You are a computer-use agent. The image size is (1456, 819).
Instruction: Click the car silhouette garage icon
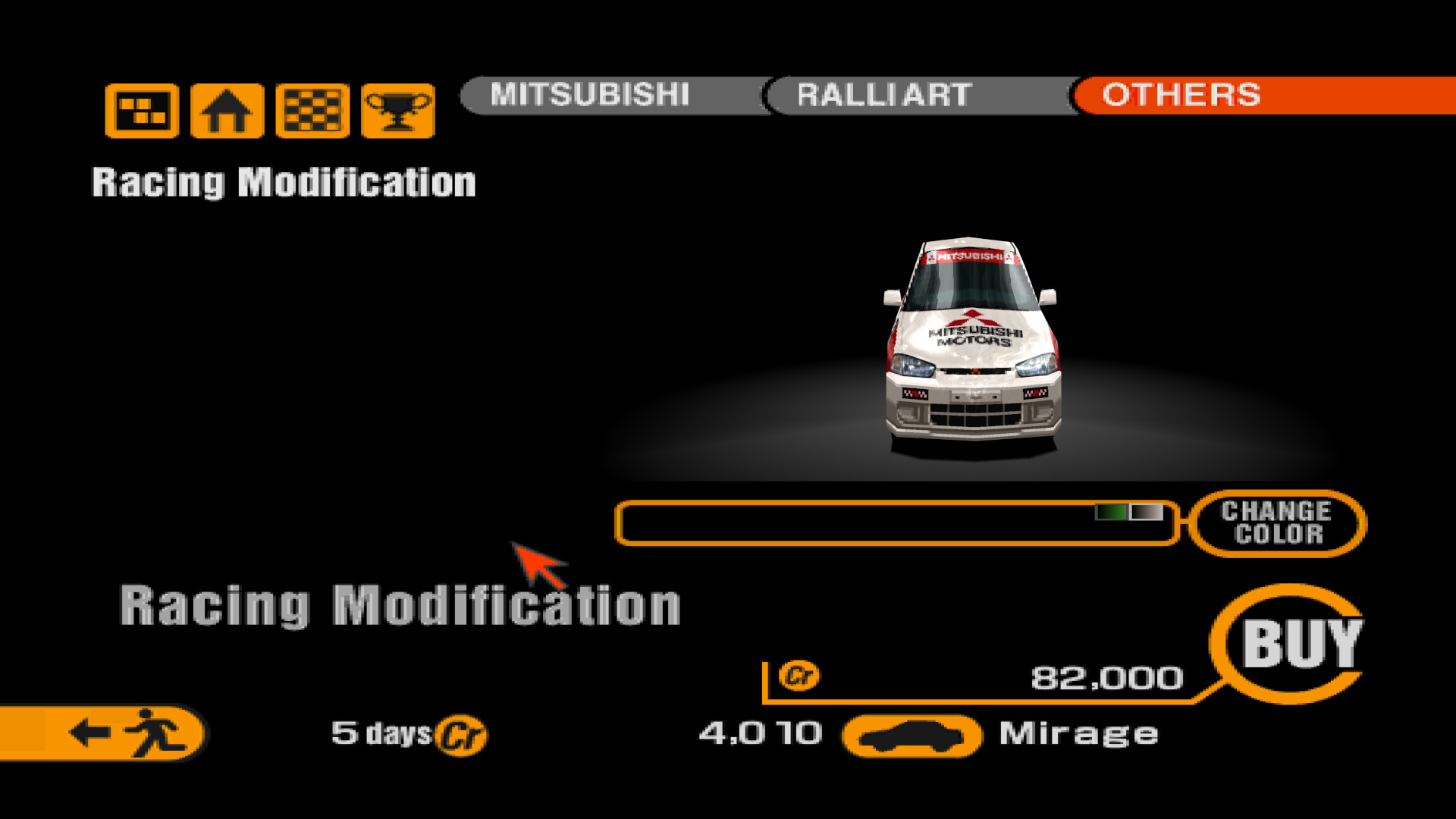912,736
